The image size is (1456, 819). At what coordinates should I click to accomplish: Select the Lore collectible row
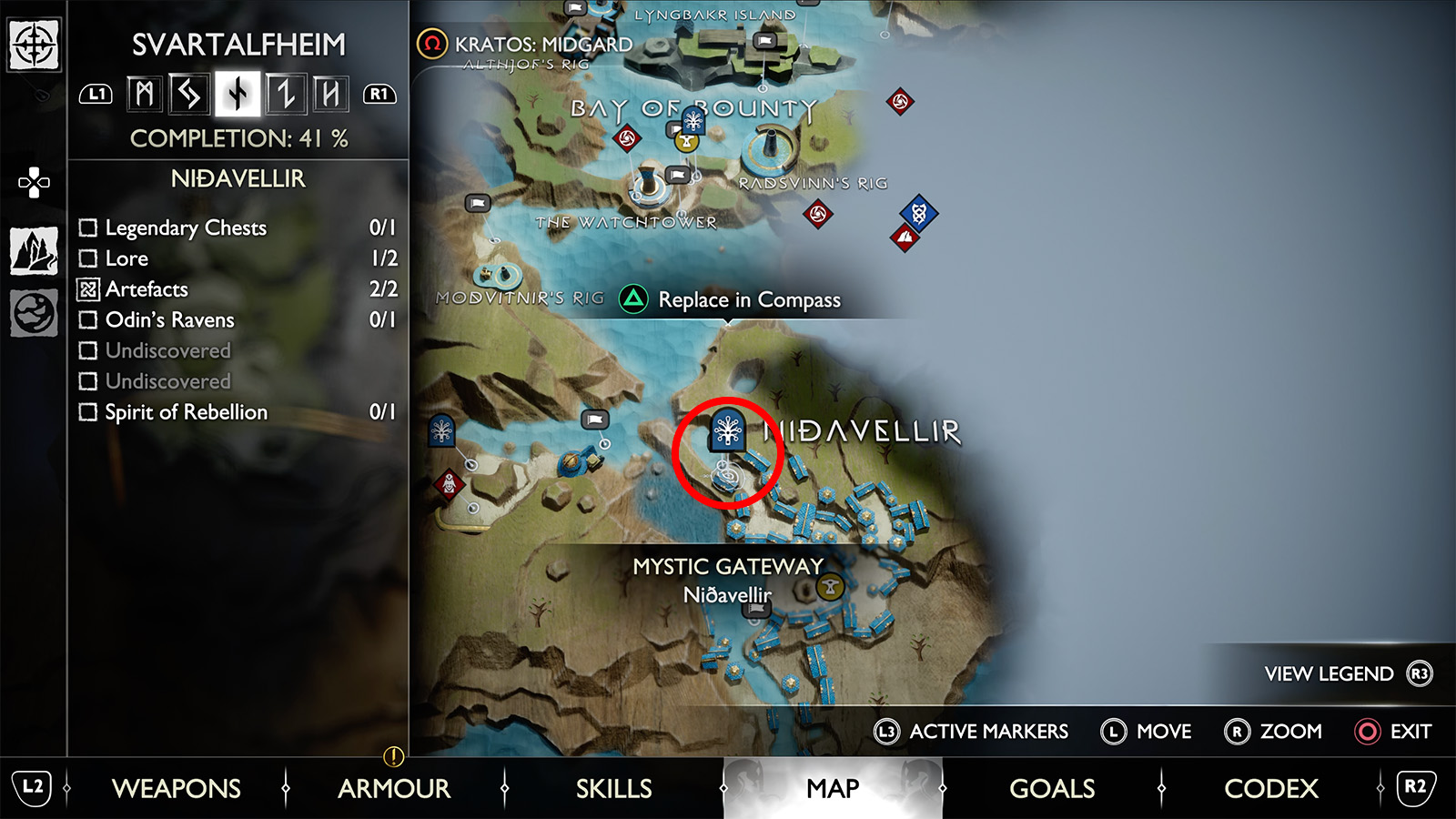(237, 258)
